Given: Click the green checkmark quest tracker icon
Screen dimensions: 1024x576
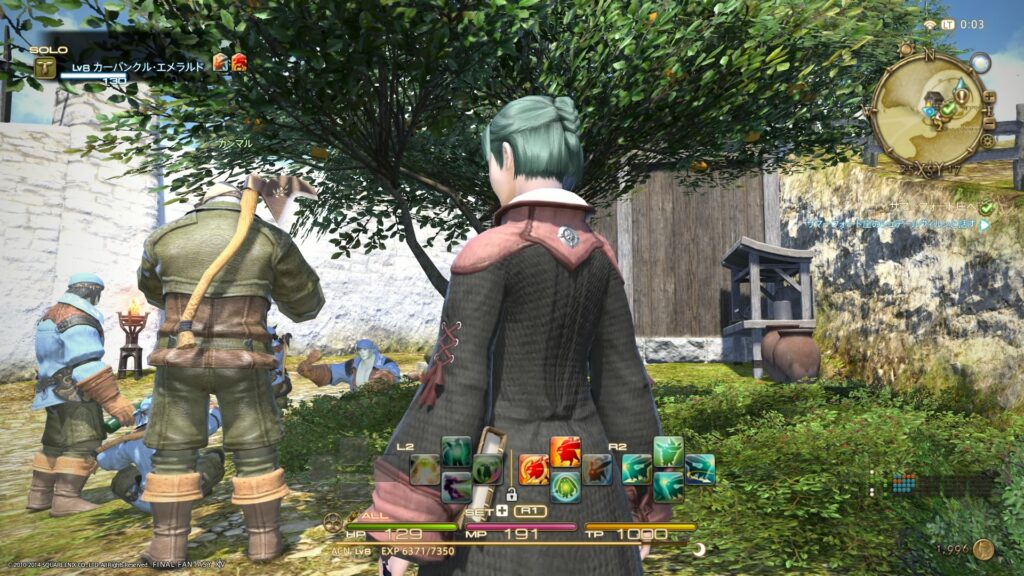Looking at the screenshot, I should tap(986, 207).
